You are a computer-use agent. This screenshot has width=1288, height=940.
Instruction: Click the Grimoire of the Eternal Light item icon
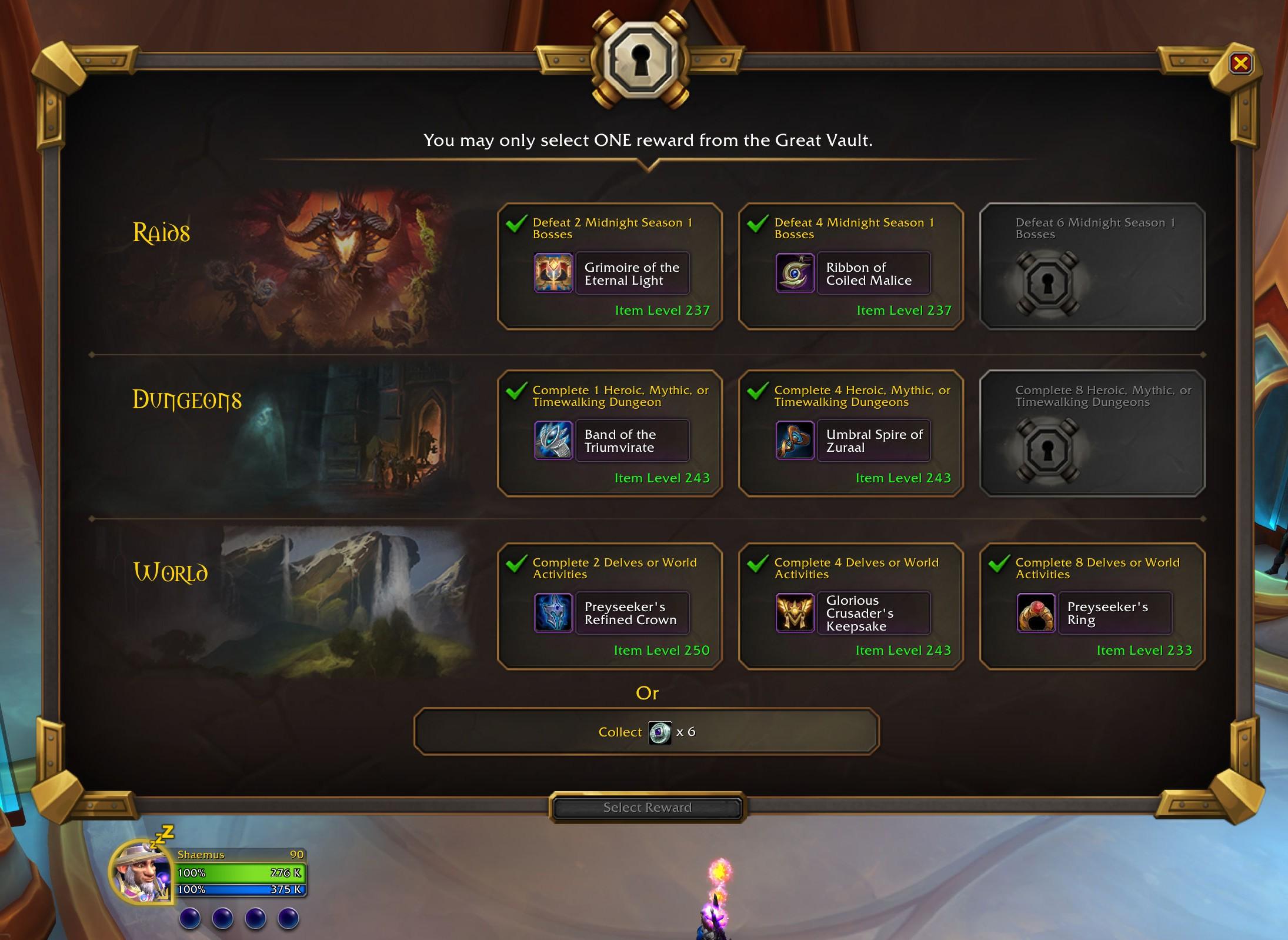click(x=553, y=273)
